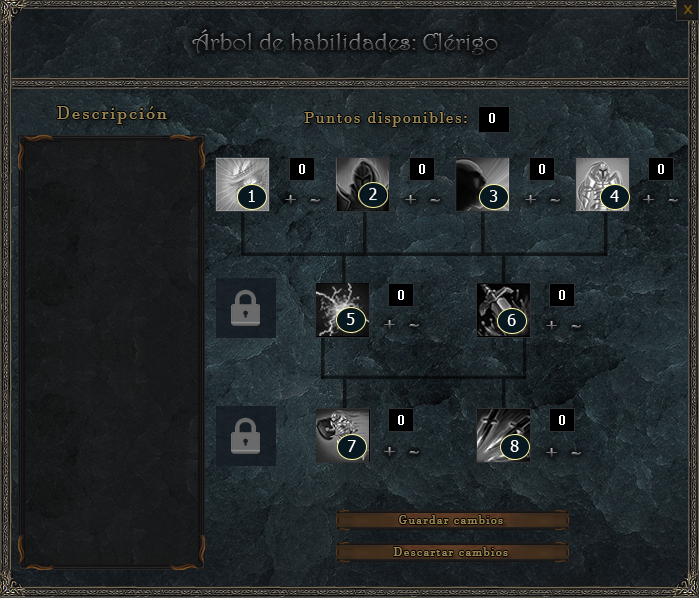Discard changes with Descartar cambios
Viewport: 699px width, 598px height.
(452, 552)
